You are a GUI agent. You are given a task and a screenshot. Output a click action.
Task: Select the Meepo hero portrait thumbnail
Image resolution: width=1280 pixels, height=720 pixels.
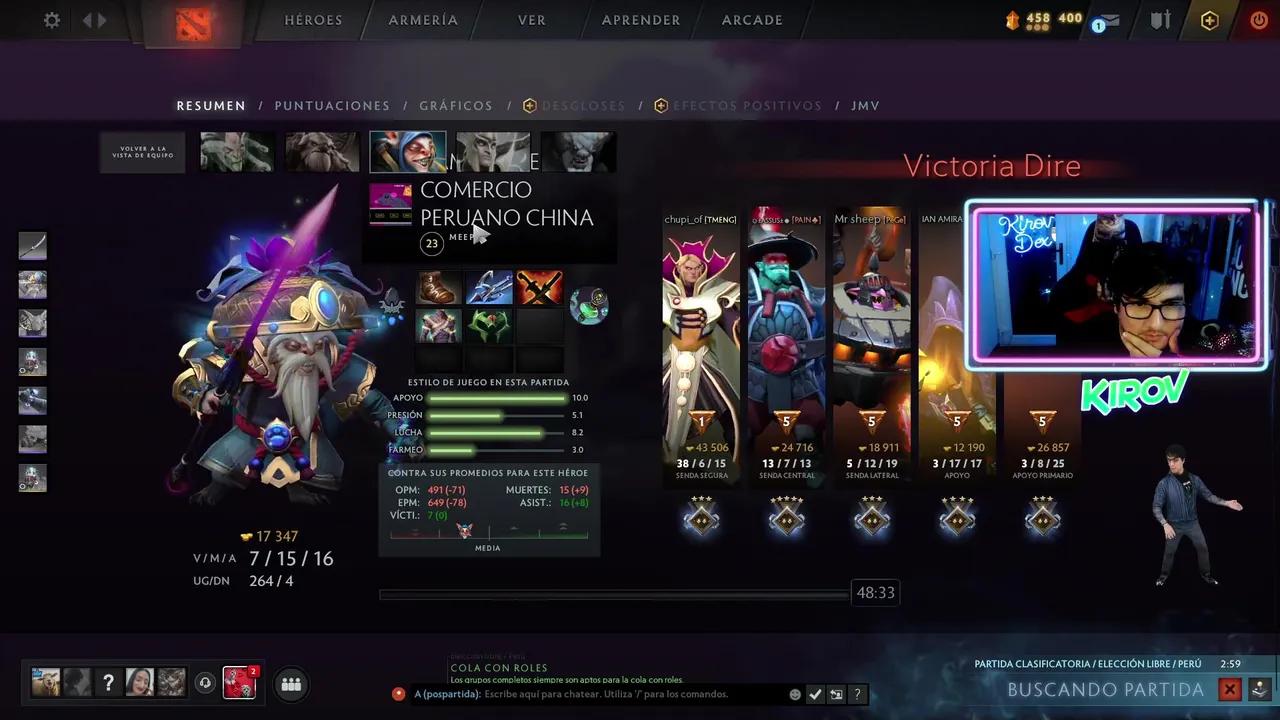pyautogui.click(x=408, y=151)
